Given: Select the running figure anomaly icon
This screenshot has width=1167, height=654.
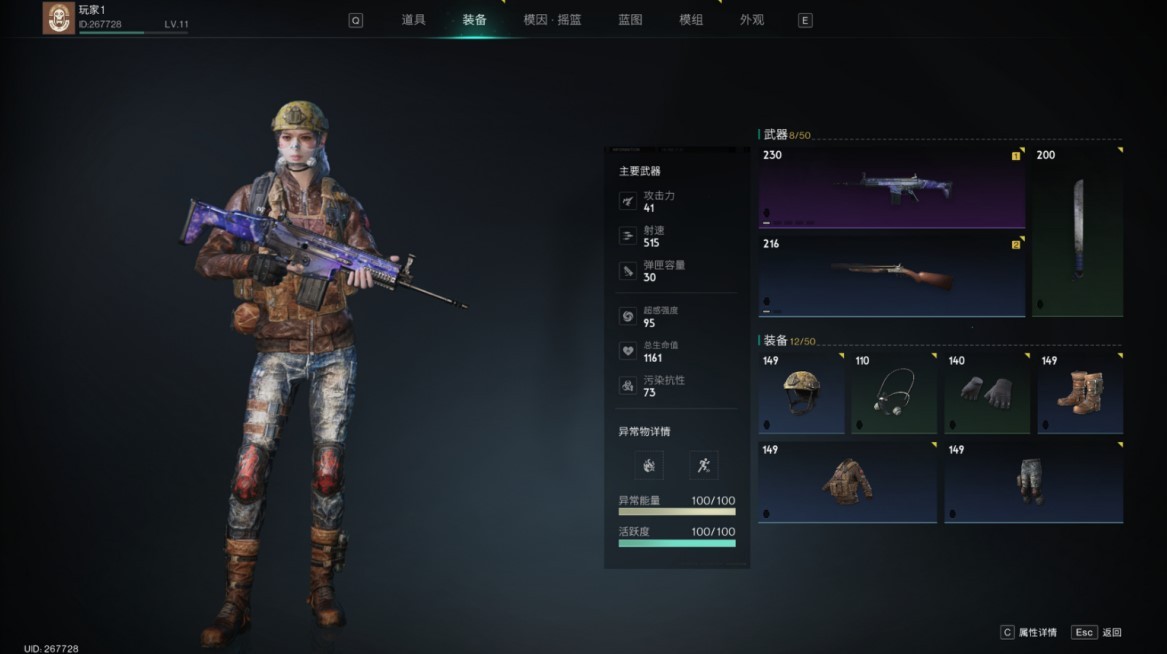Looking at the screenshot, I should tap(704, 465).
